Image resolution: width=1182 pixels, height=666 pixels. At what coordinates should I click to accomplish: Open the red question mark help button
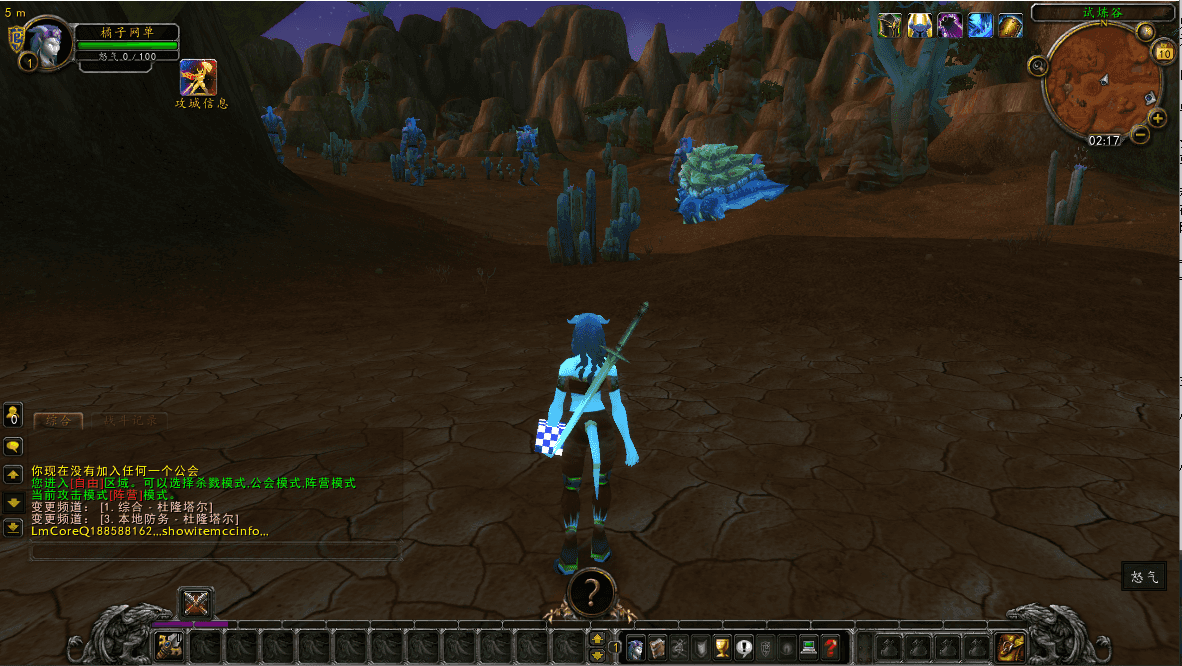coord(830,647)
